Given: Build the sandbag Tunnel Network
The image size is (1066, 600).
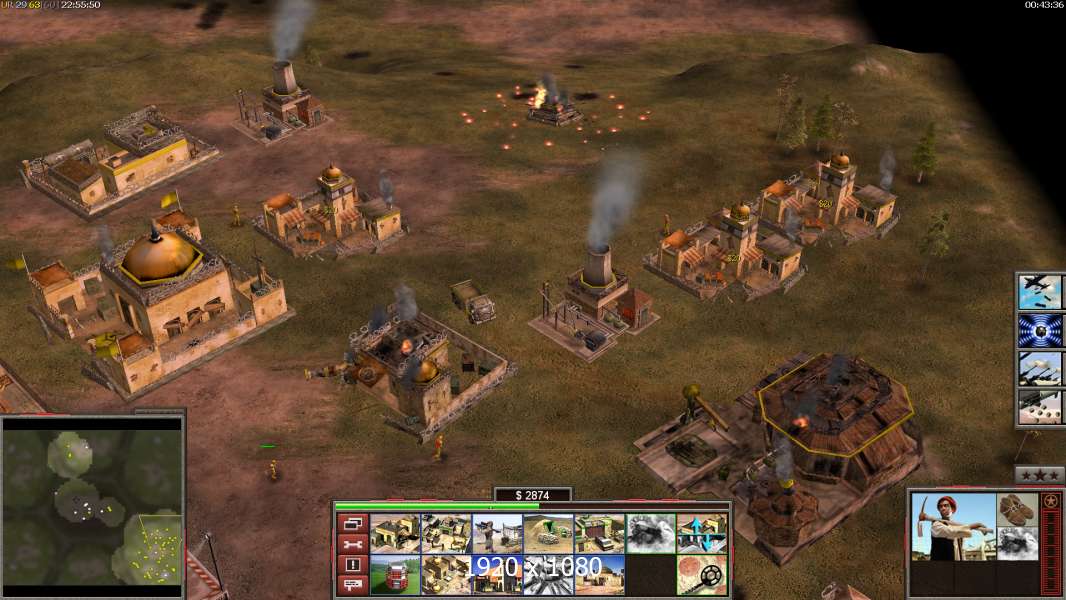Looking at the screenshot, I should coord(547,533).
